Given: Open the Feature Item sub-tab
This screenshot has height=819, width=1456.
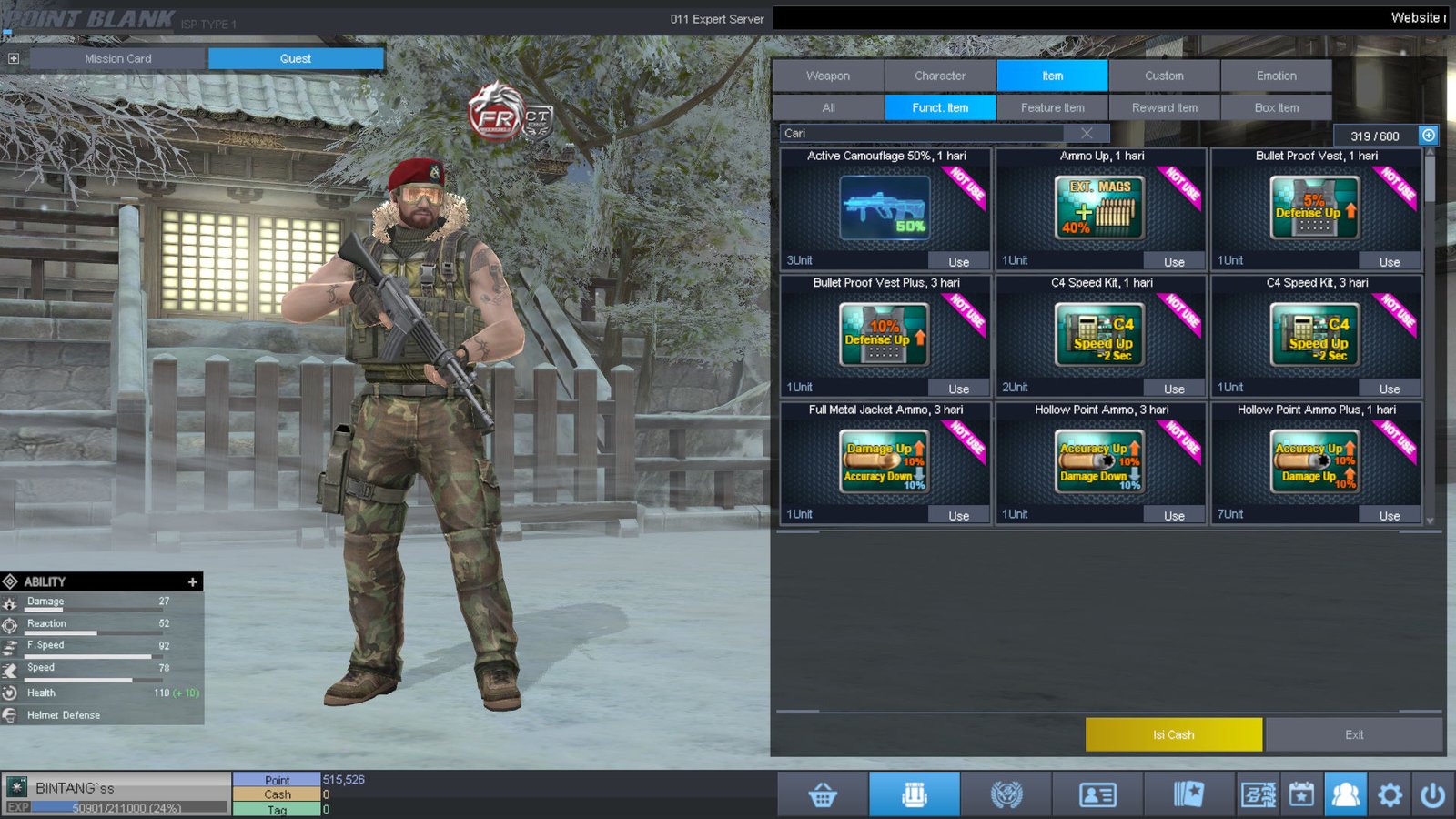Looking at the screenshot, I should coord(1052,107).
